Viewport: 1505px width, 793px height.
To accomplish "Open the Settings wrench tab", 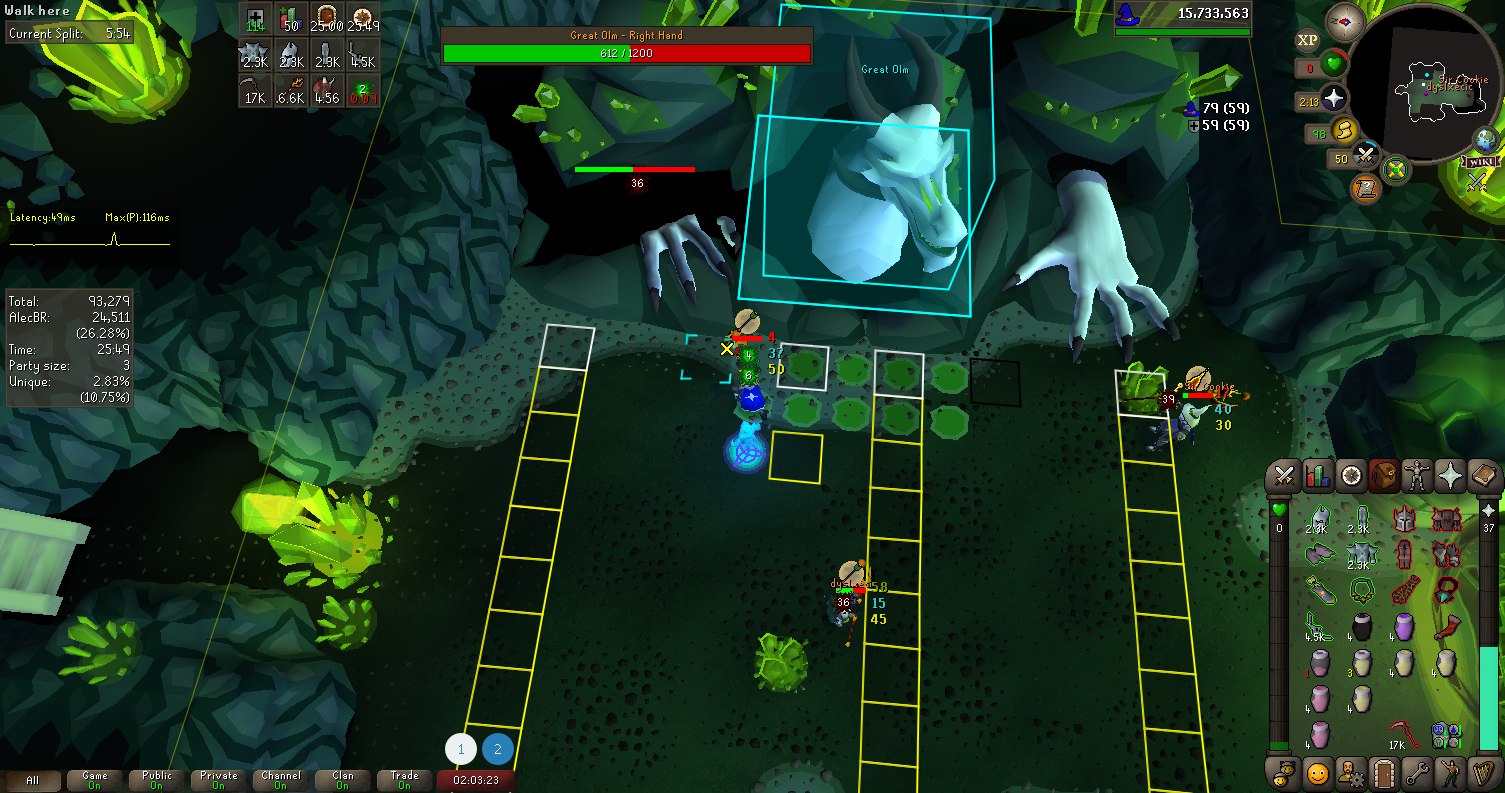I will coord(1418,773).
